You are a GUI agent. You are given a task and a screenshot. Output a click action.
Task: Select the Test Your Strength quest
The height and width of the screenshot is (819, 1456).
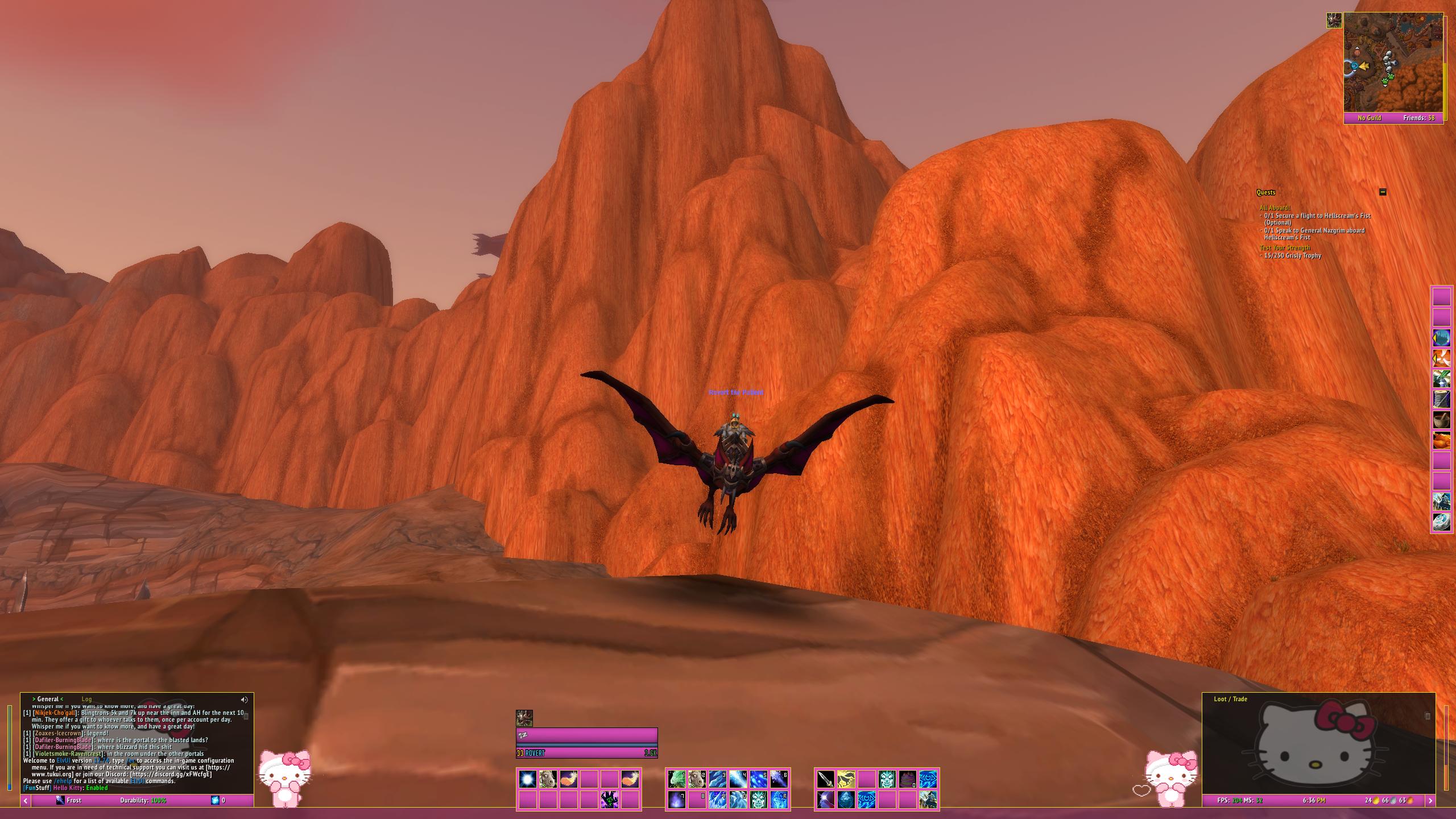click(1284, 247)
